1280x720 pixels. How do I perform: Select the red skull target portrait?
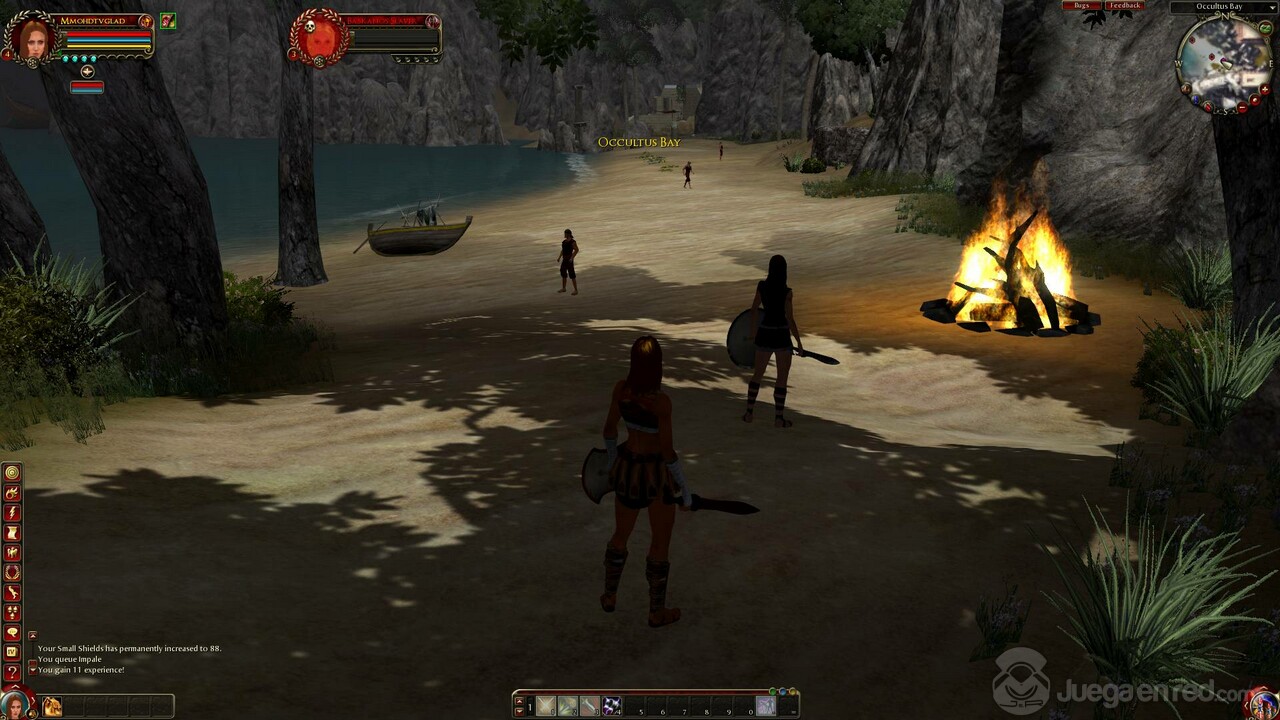[319, 39]
